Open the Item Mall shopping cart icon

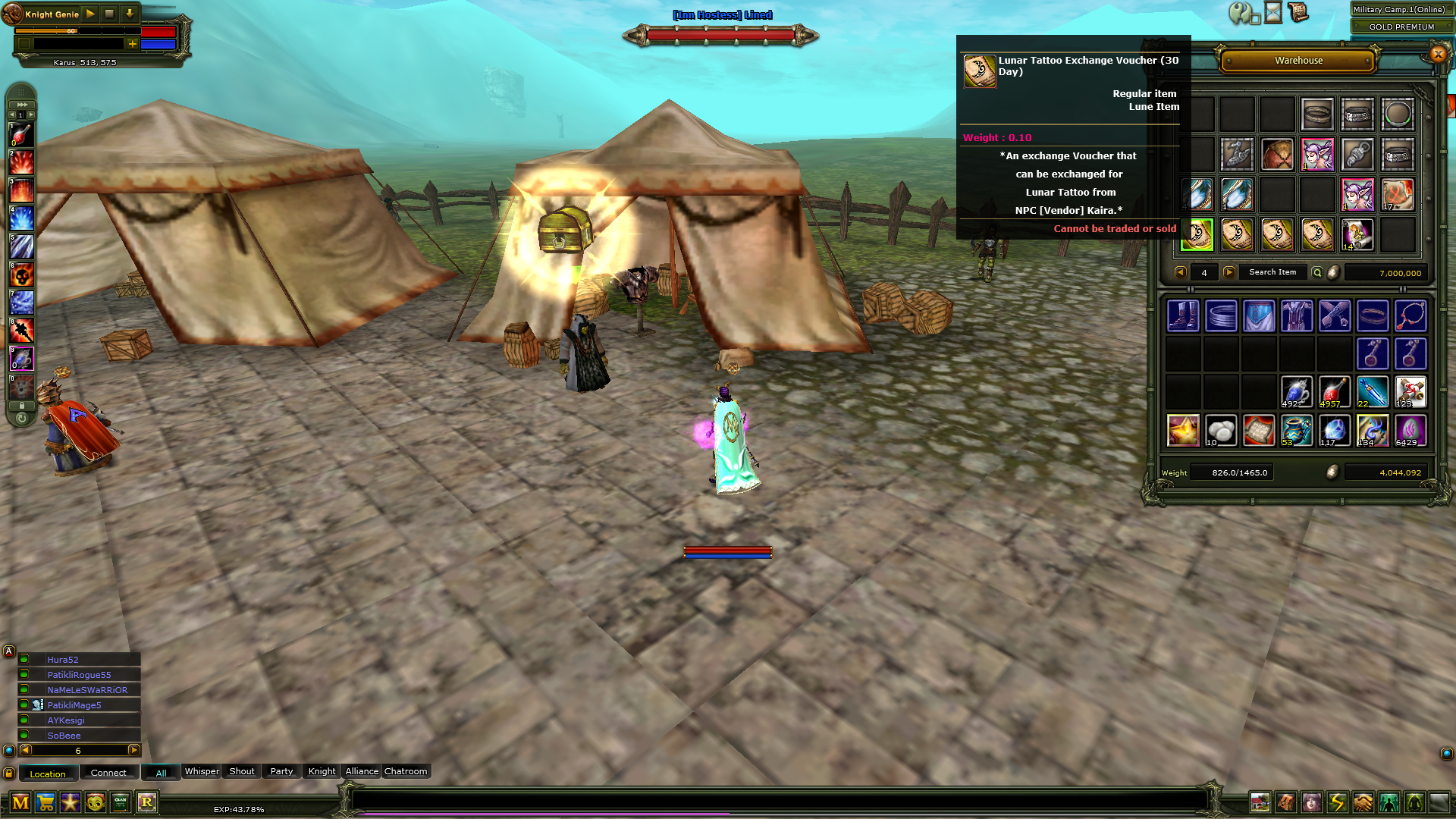tap(45, 802)
